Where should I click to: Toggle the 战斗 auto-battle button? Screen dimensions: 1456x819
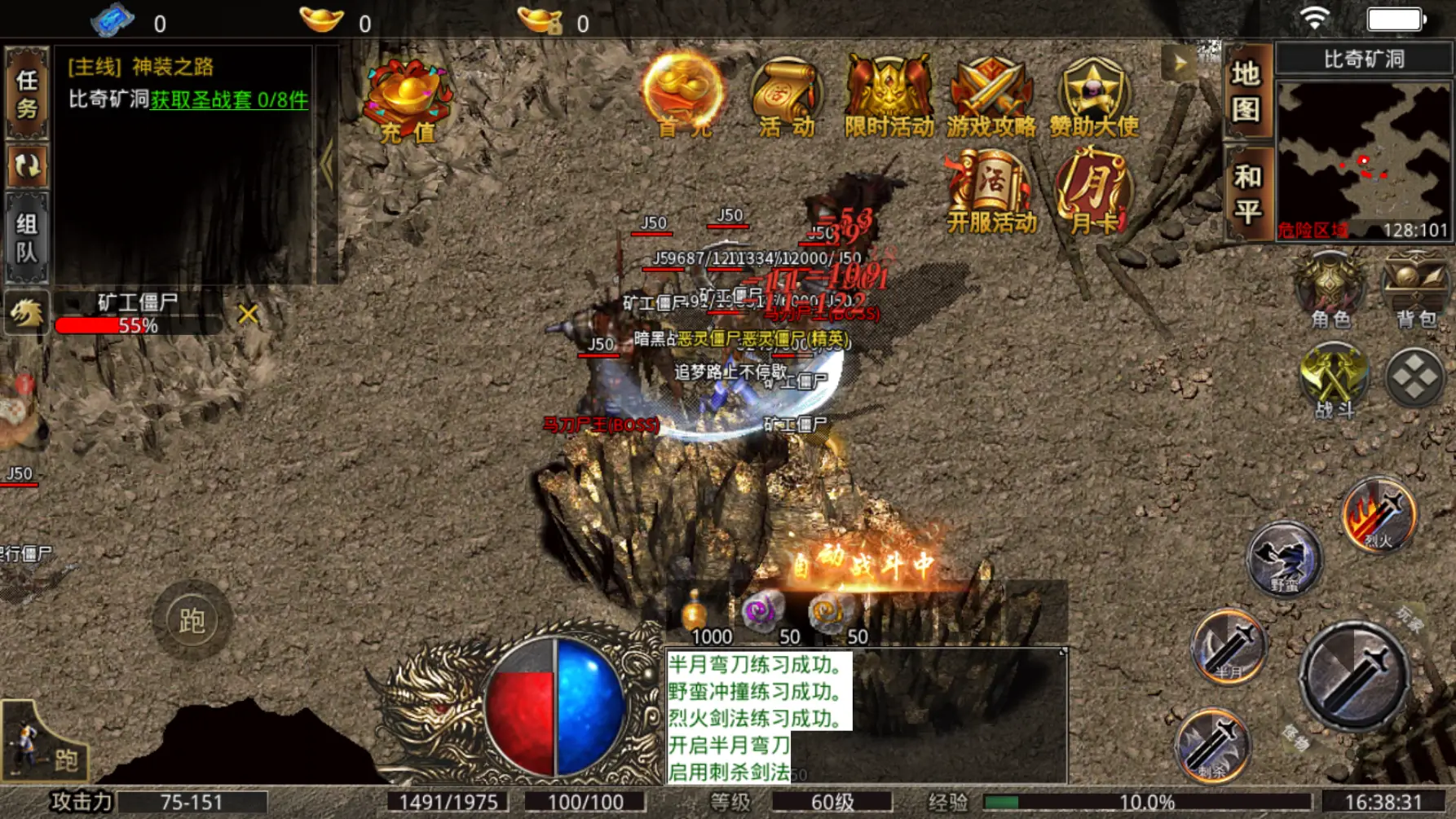coord(1334,381)
